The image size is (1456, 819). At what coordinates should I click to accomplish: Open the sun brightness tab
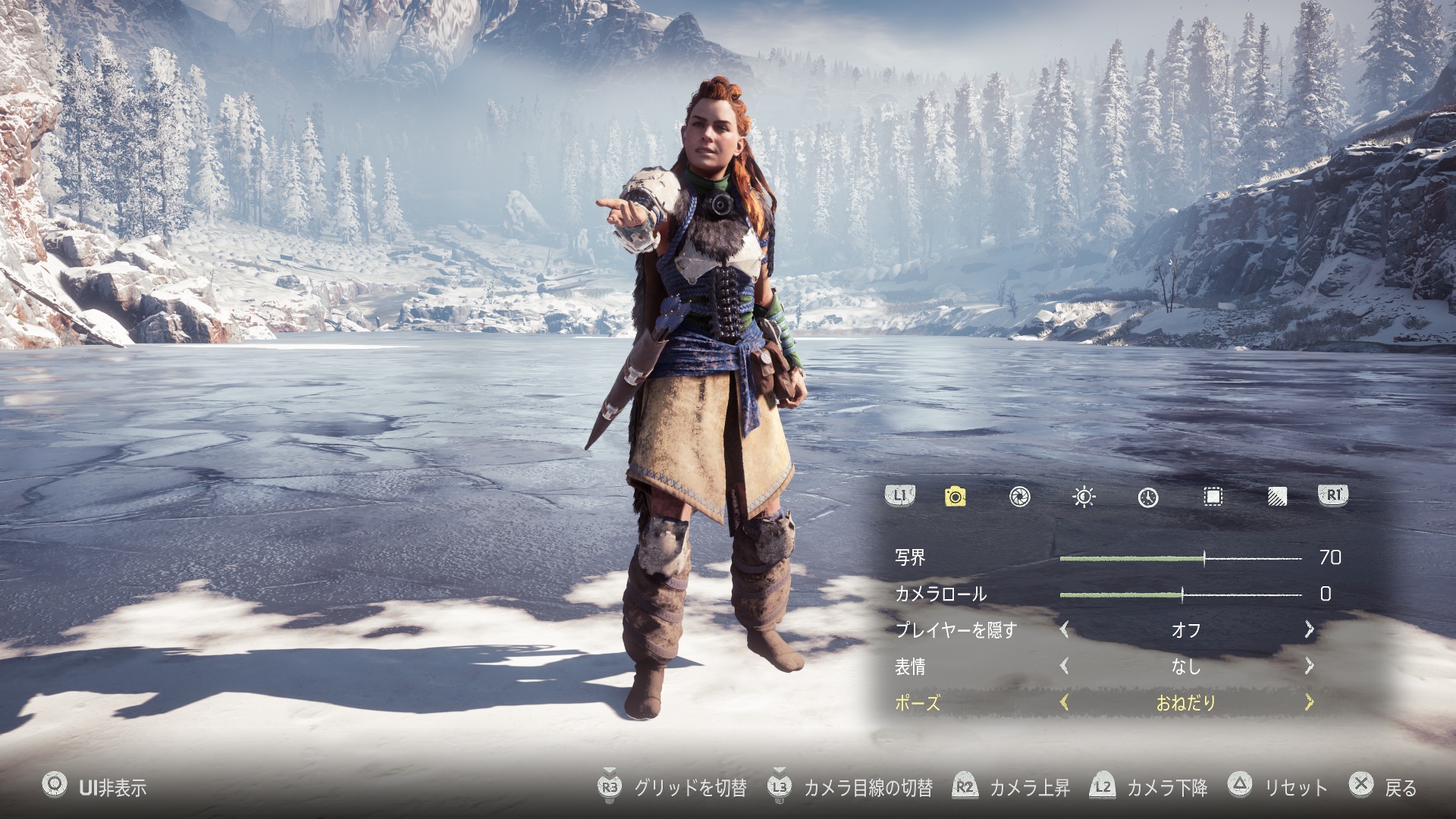point(1084,497)
